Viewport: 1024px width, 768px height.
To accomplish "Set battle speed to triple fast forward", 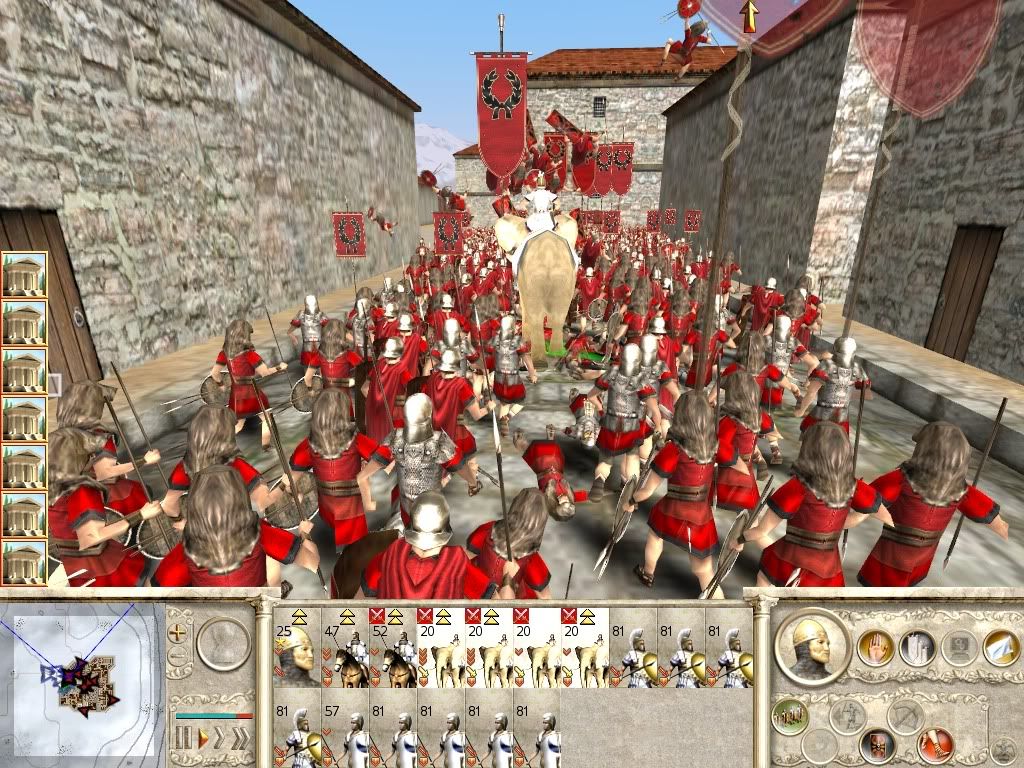I will click(x=243, y=739).
